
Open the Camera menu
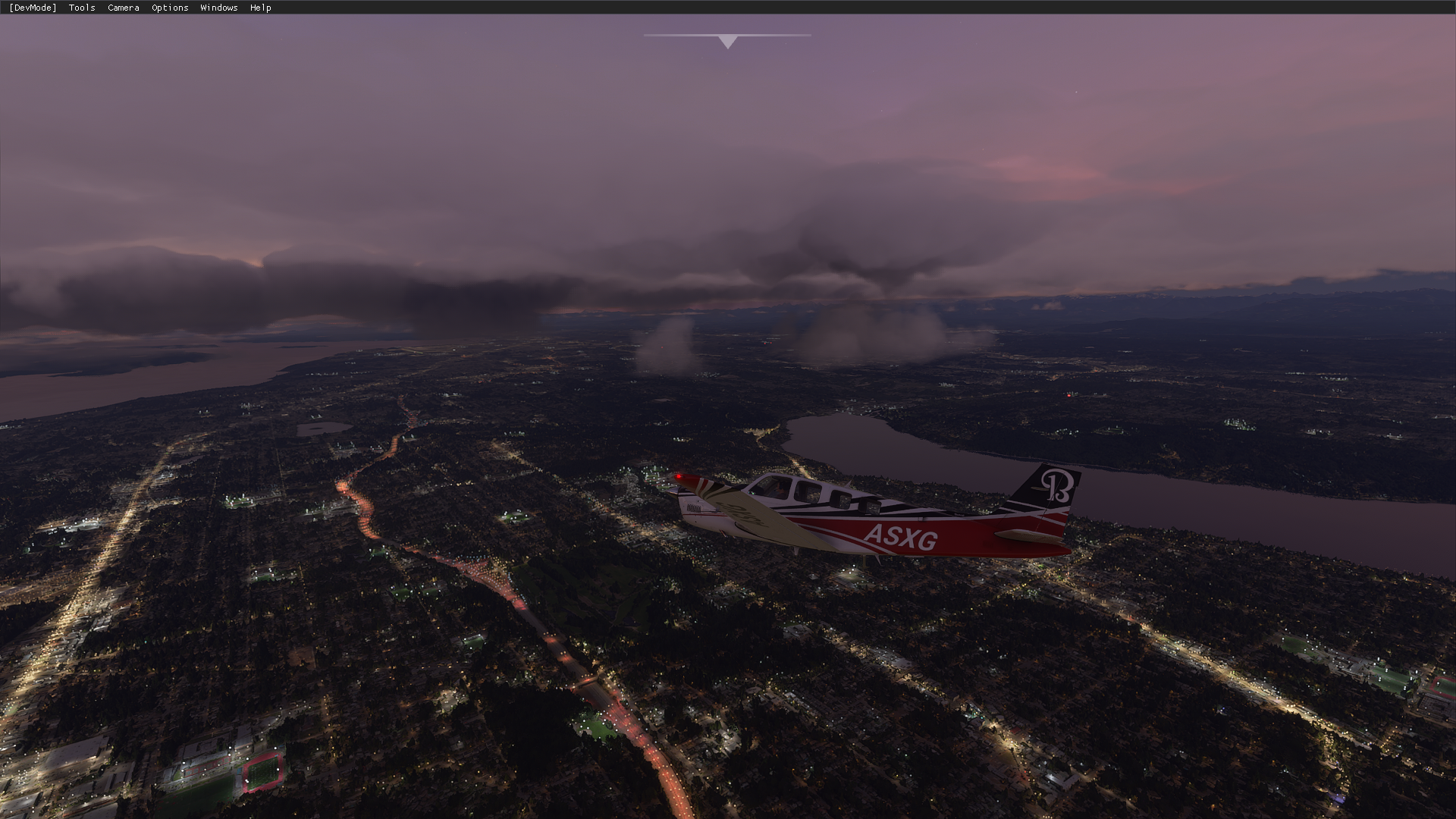[x=123, y=8]
